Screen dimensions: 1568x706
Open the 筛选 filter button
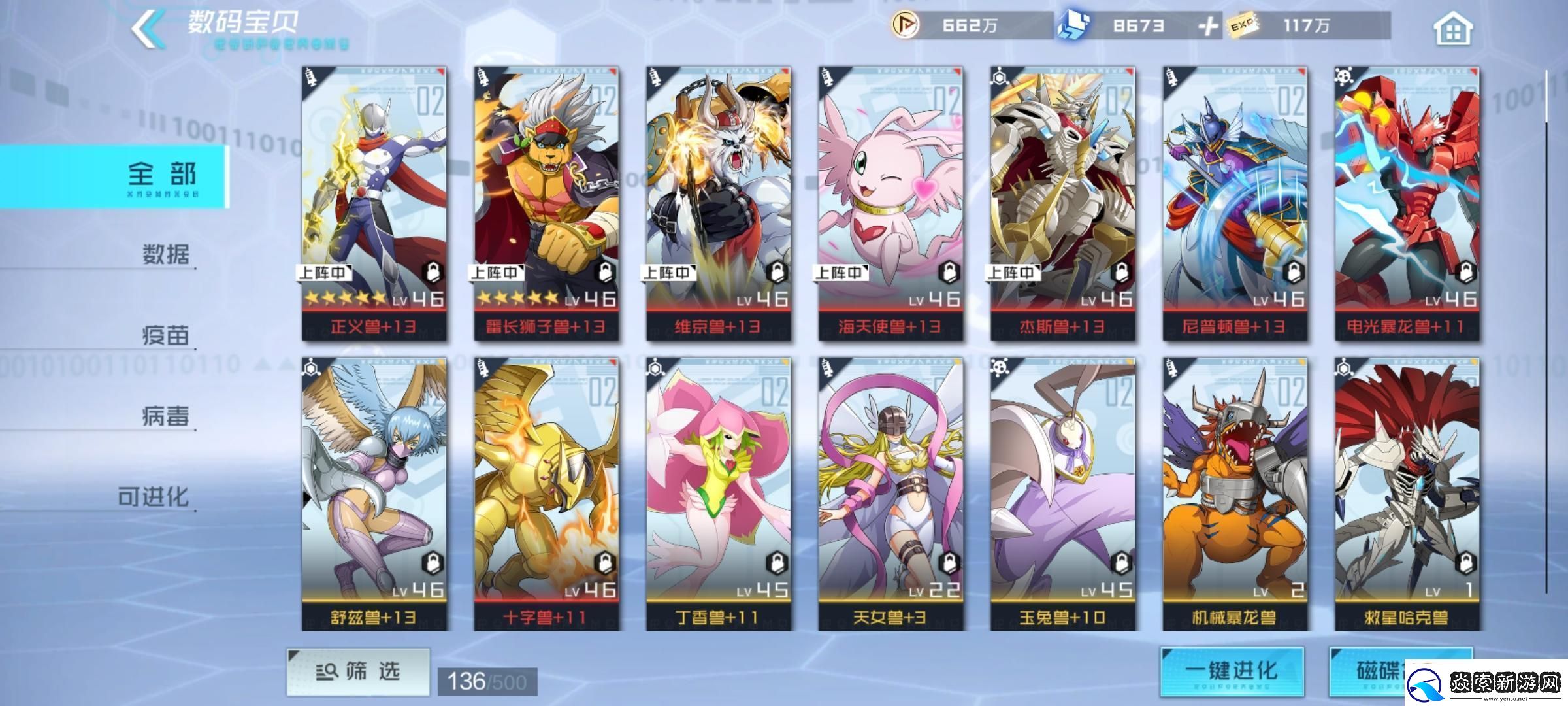(x=358, y=671)
